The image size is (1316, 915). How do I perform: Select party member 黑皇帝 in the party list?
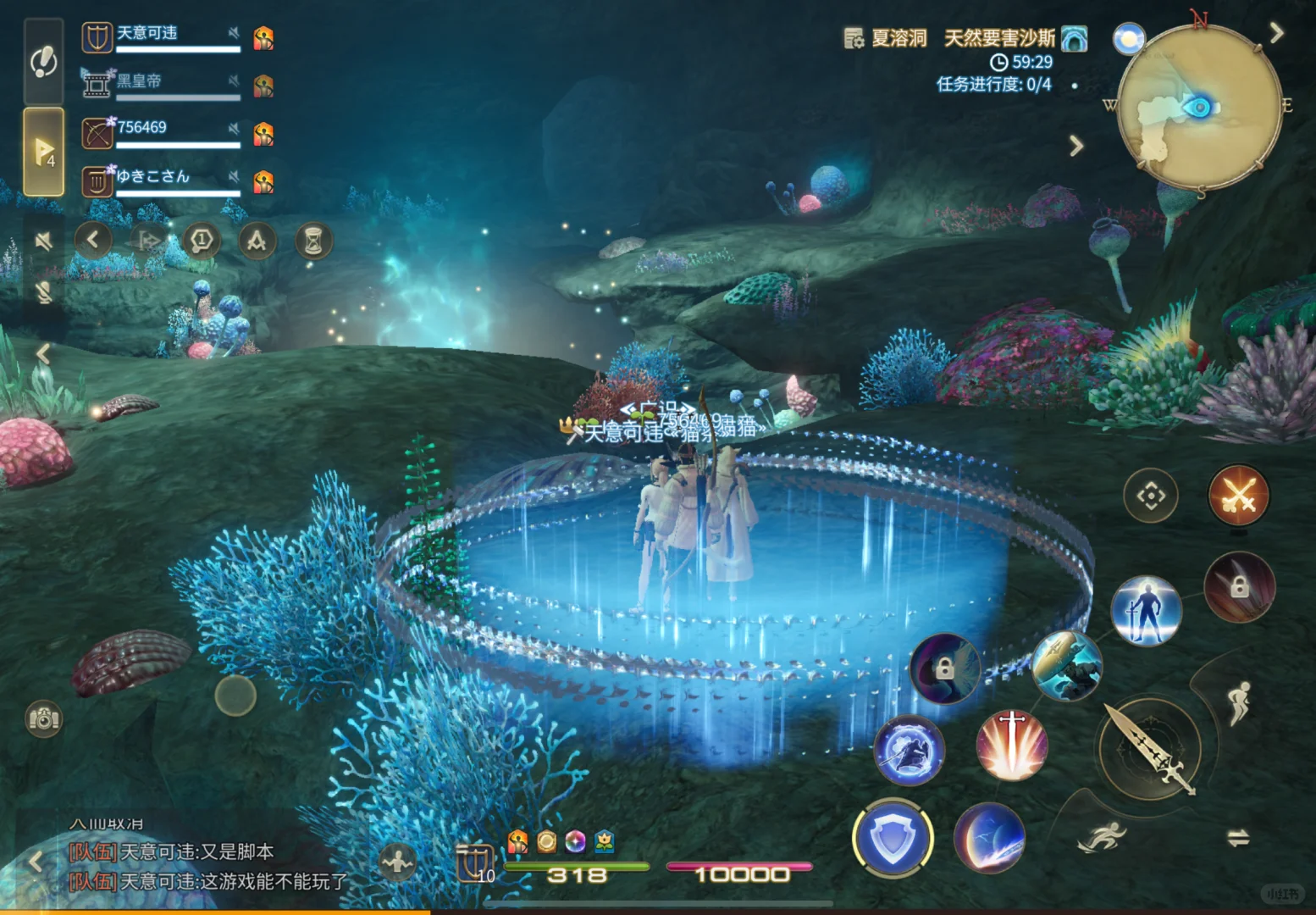pyautogui.click(x=161, y=85)
